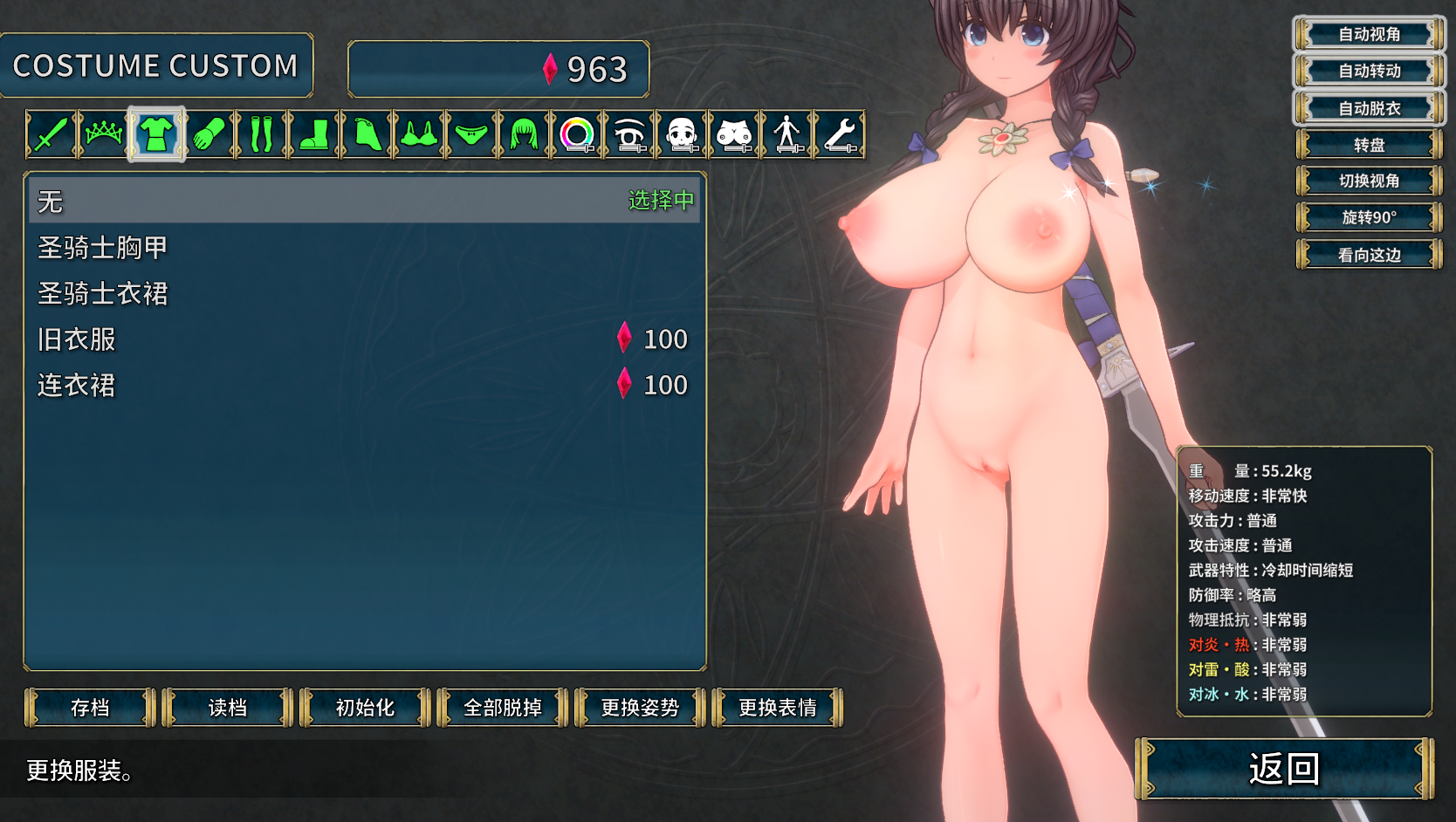Screen dimensions: 1456x822
Task: Switch to the hairstyle tab
Action: click(524, 134)
